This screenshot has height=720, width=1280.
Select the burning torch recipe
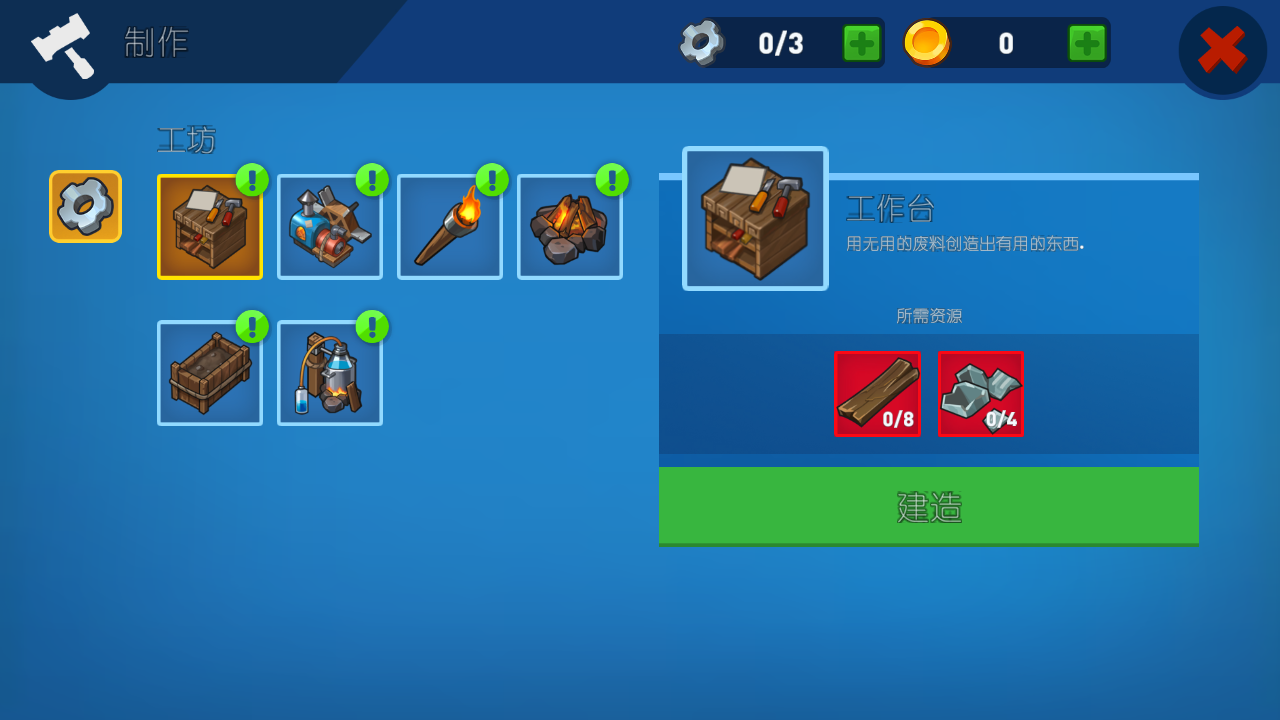point(450,227)
